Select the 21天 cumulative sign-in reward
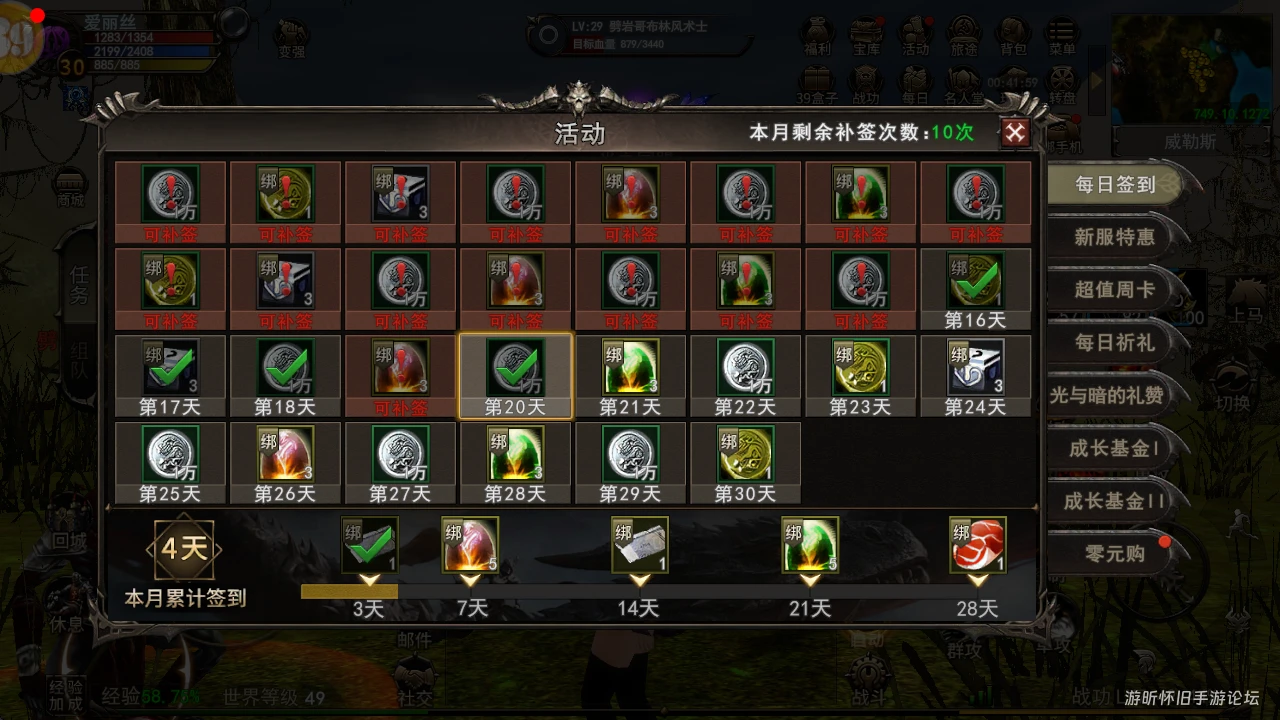The image size is (1280, 720). click(x=810, y=547)
